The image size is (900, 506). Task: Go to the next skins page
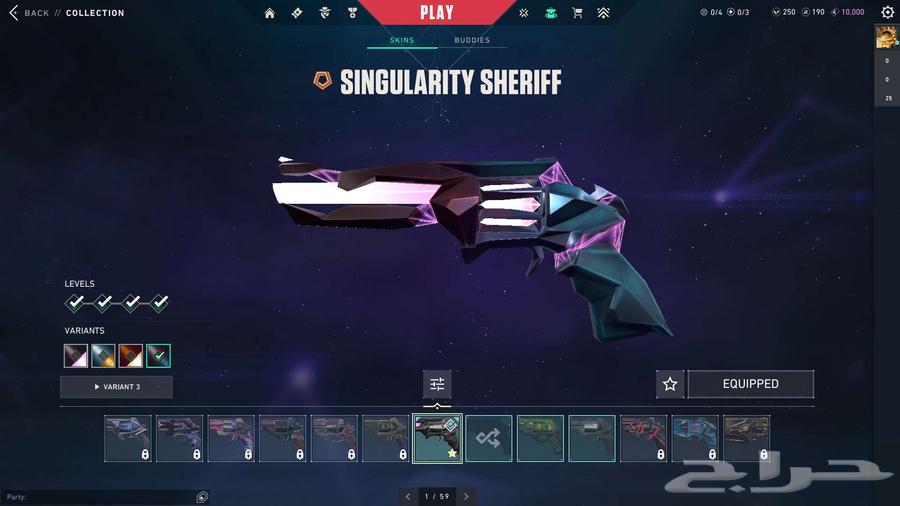click(x=466, y=496)
